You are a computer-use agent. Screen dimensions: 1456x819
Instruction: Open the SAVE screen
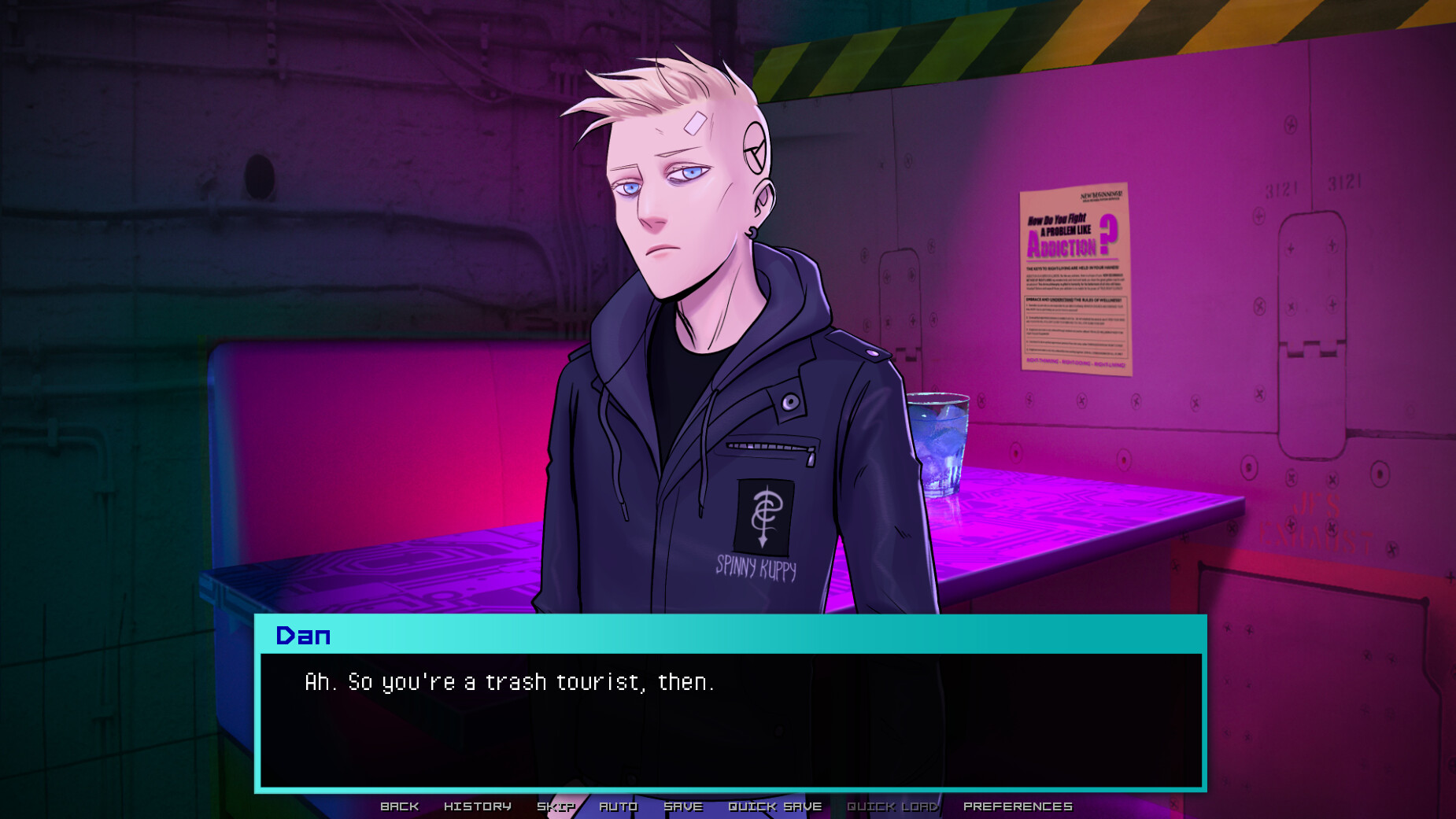click(683, 806)
